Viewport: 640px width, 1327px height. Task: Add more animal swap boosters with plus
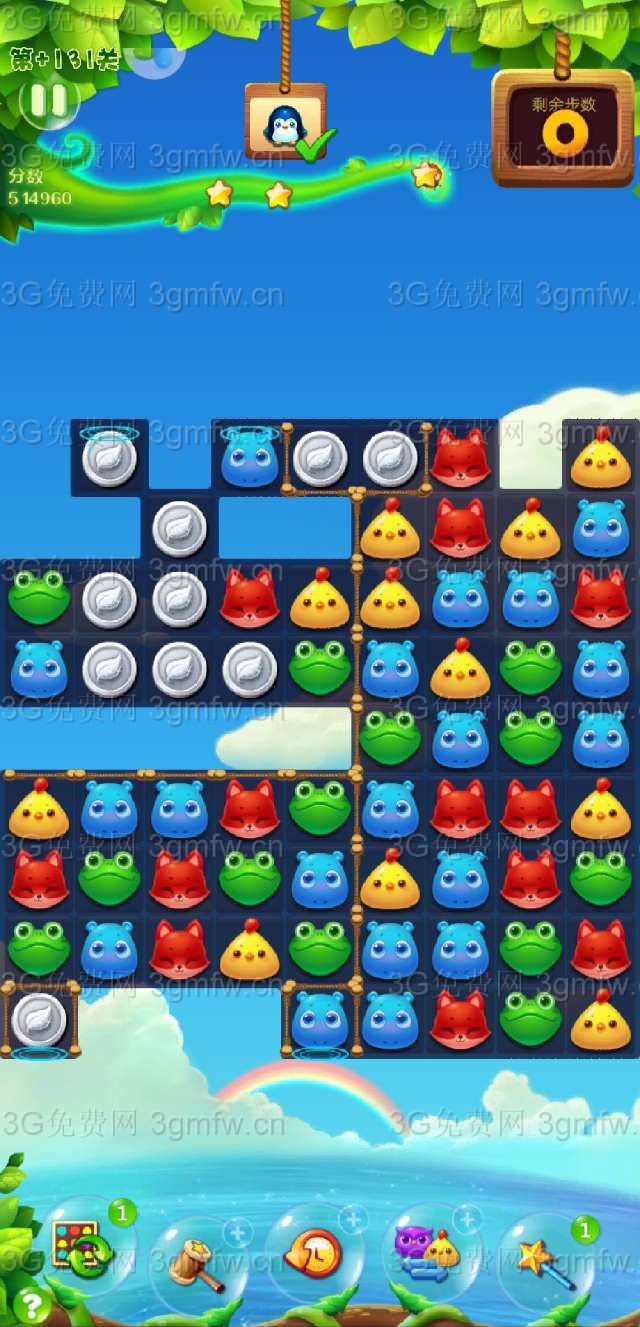click(467, 1218)
